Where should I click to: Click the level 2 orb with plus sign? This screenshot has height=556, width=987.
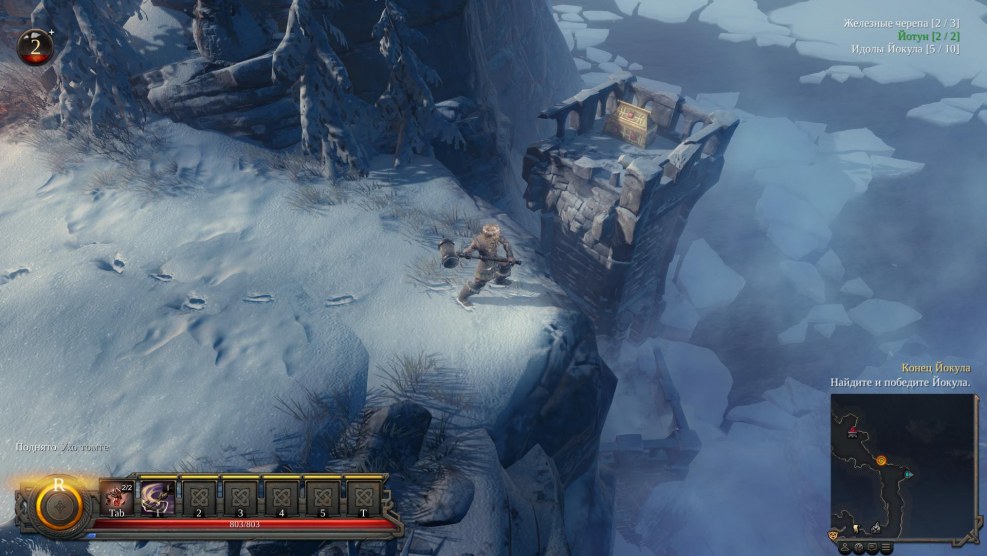point(37,47)
